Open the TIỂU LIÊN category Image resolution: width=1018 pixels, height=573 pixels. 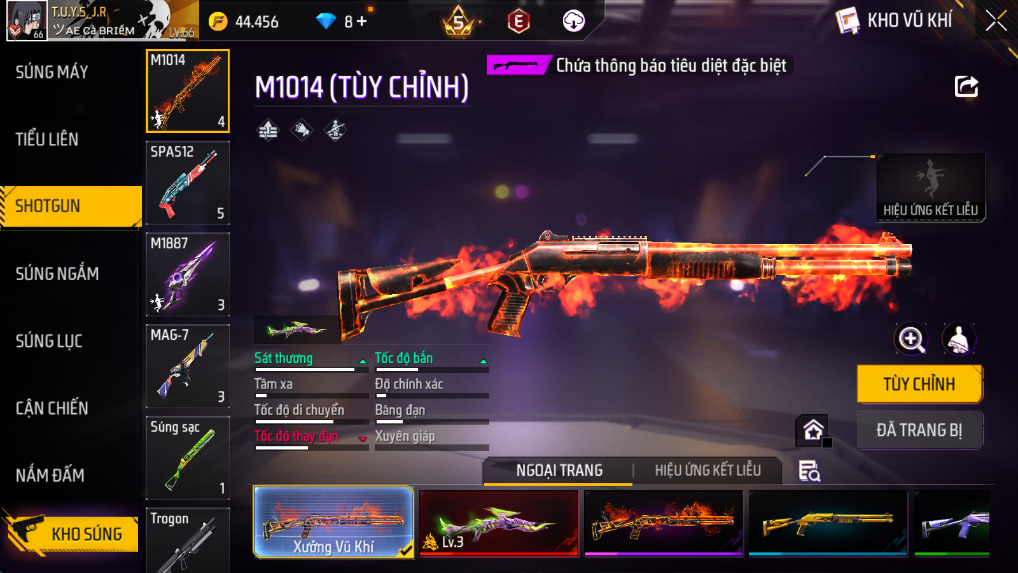coord(47,139)
